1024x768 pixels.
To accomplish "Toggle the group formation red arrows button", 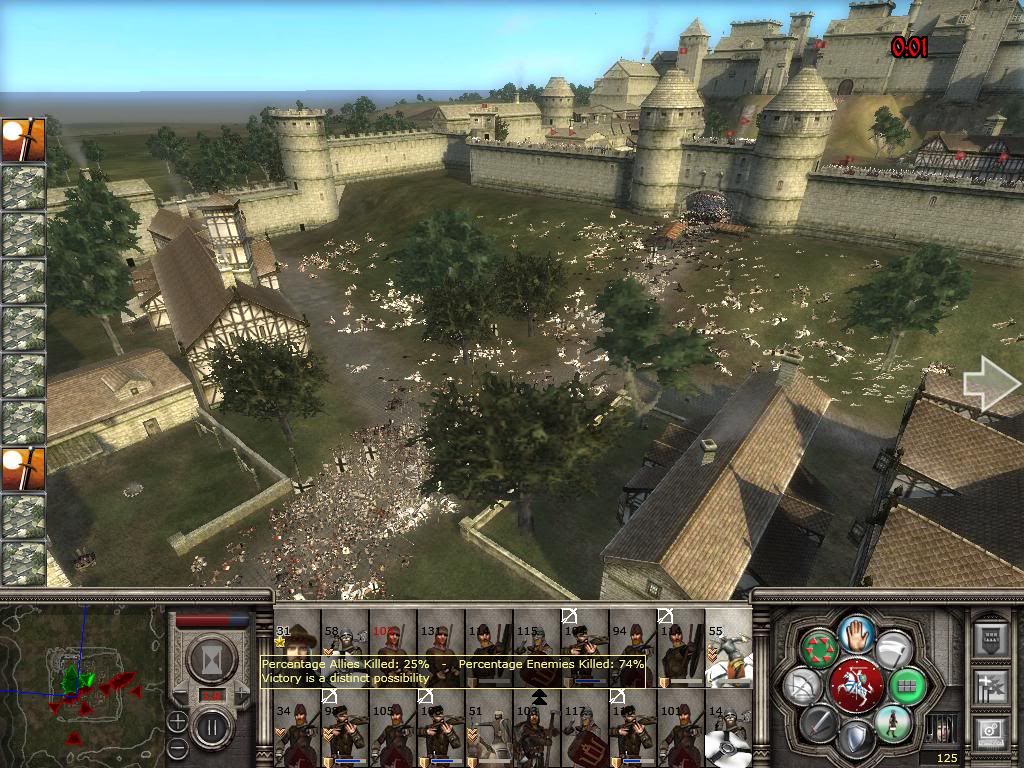I will point(820,650).
